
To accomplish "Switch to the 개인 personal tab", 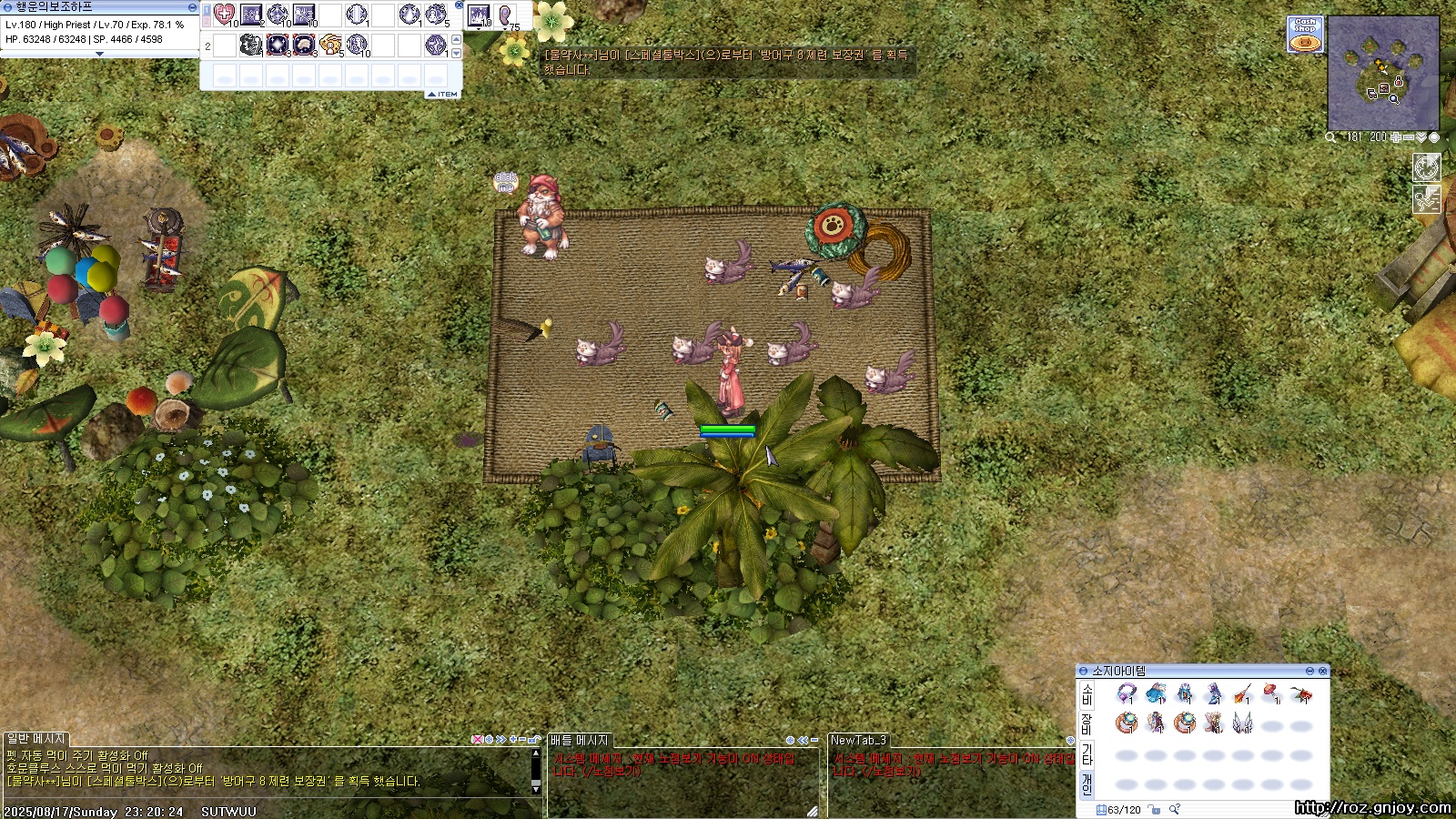I will pos(1087,784).
